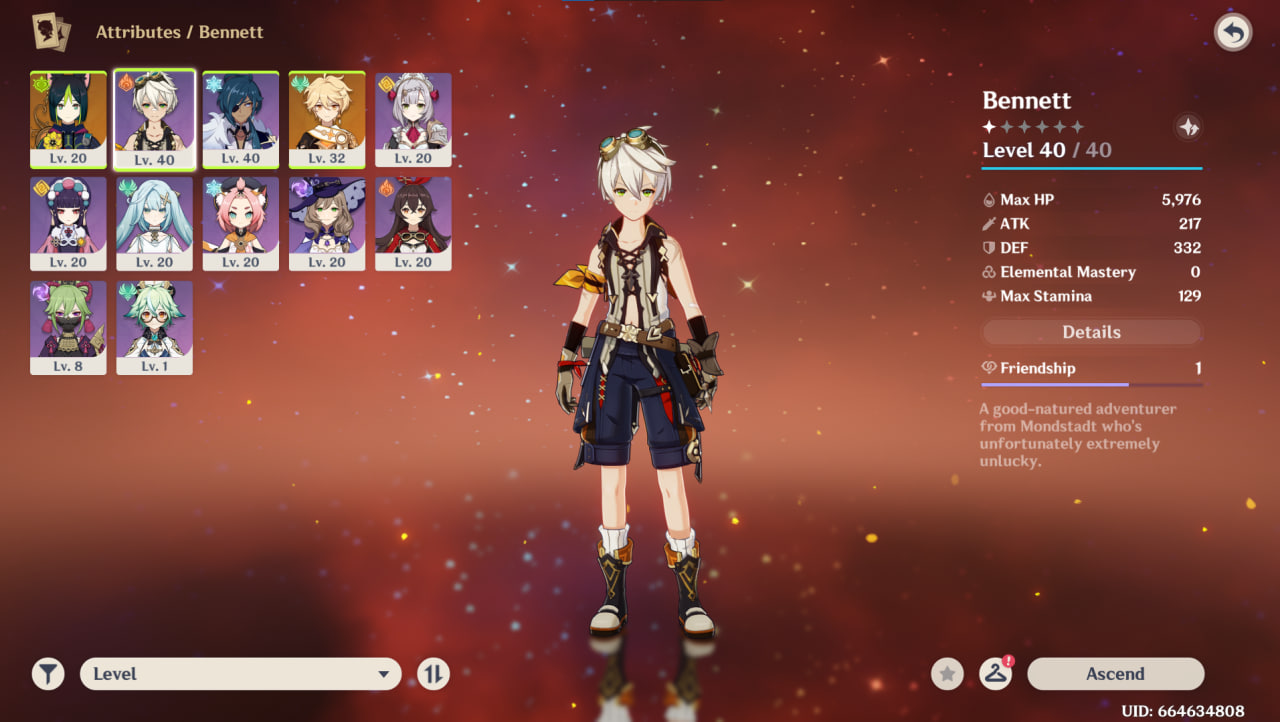Select the blond Traveler at level 32
The width and height of the screenshot is (1280, 722).
[327, 119]
